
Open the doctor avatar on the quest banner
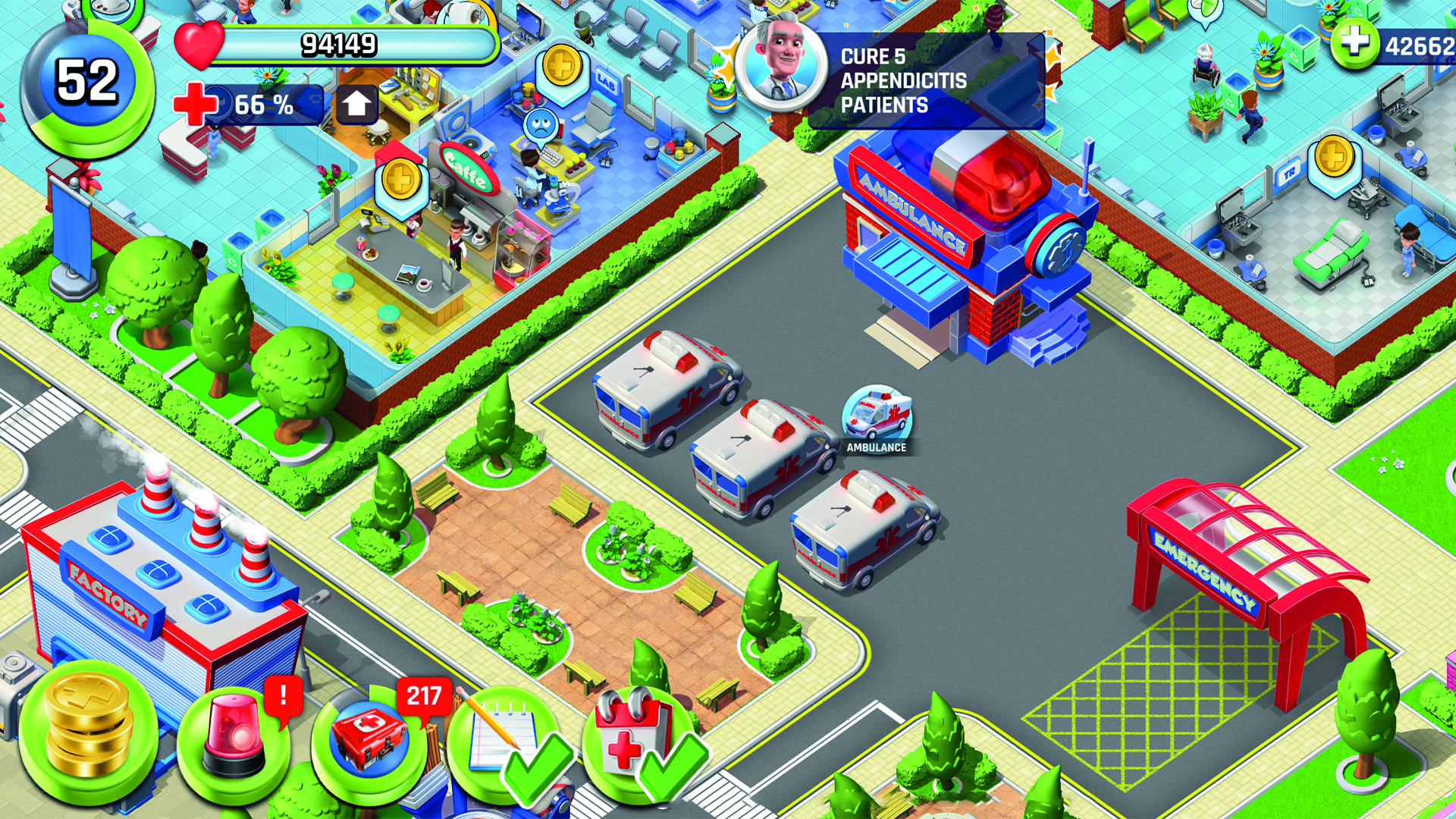click(x=781, y=68)
